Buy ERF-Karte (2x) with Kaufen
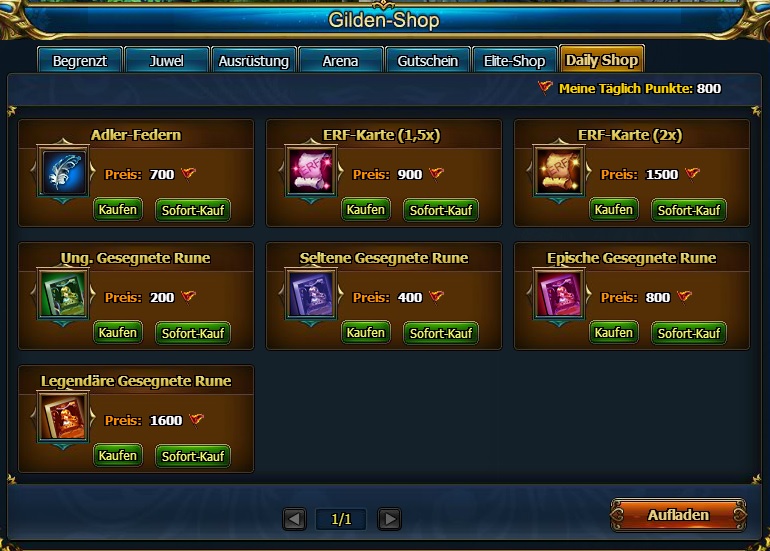The image size is (770, 551). (614, 209)
